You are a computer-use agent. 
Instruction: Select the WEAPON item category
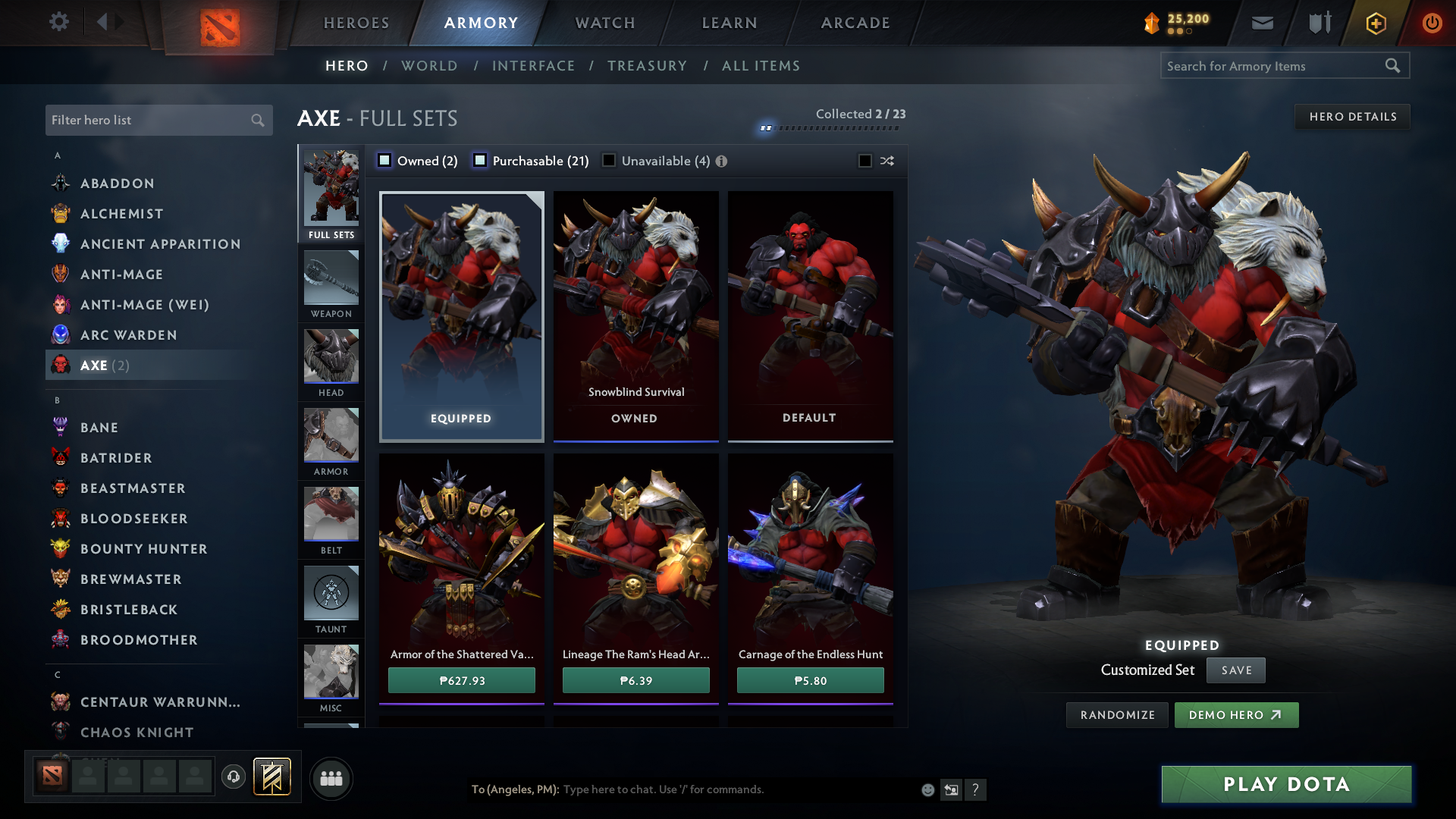(x=331, y=284)
